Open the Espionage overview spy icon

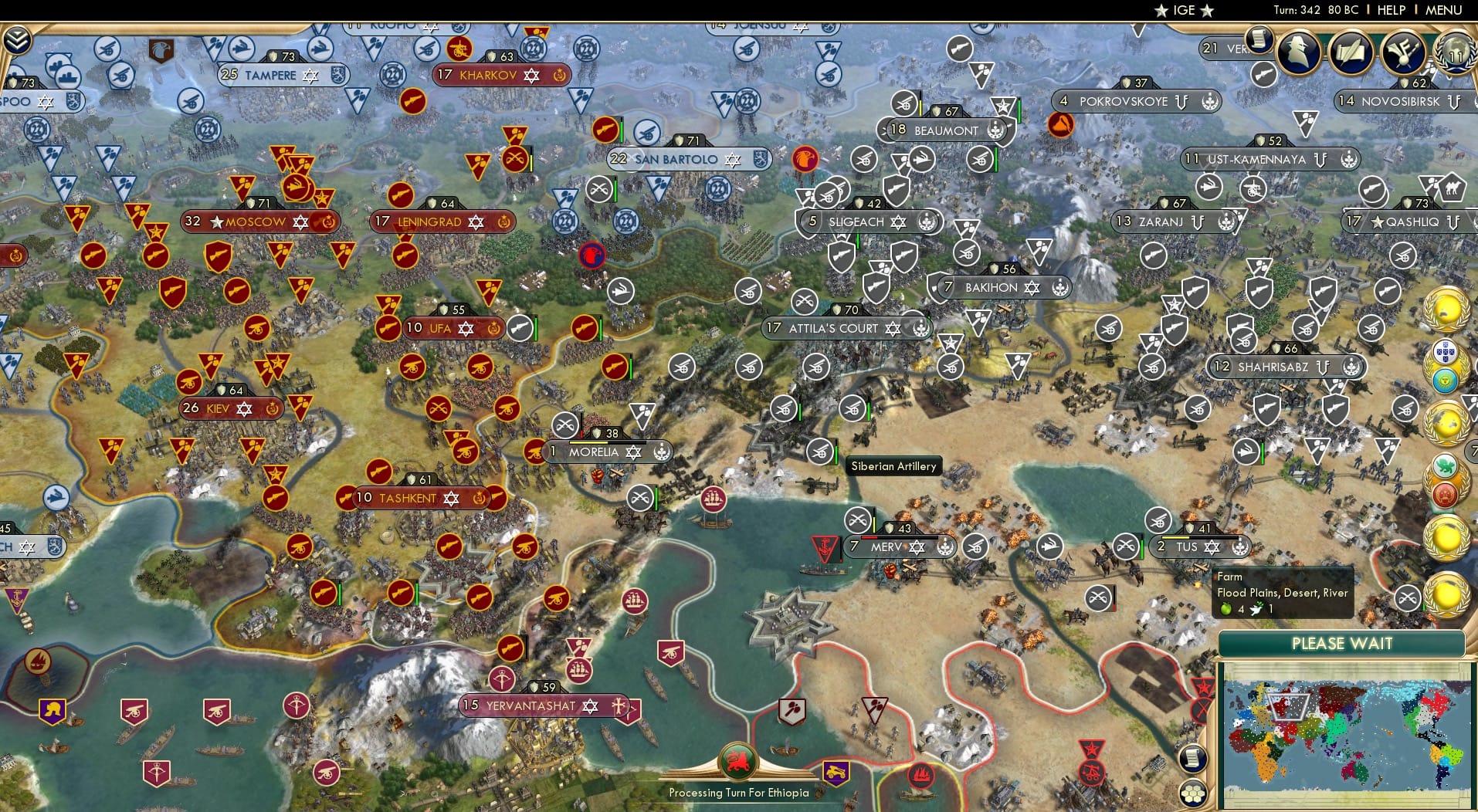(x=1298, y=54)
